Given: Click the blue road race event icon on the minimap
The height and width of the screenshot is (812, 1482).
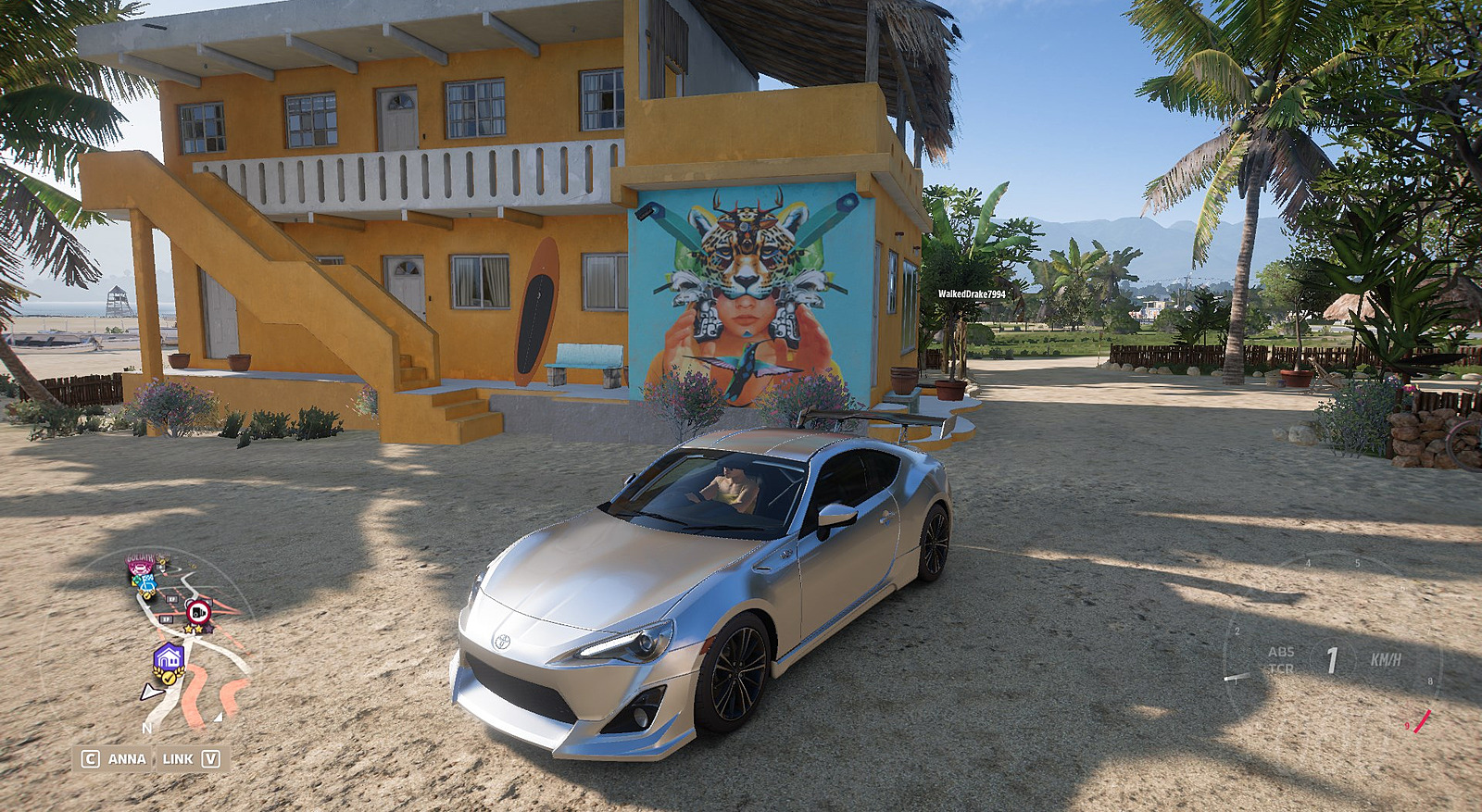Looking at the screenshot, I should 148,584.
